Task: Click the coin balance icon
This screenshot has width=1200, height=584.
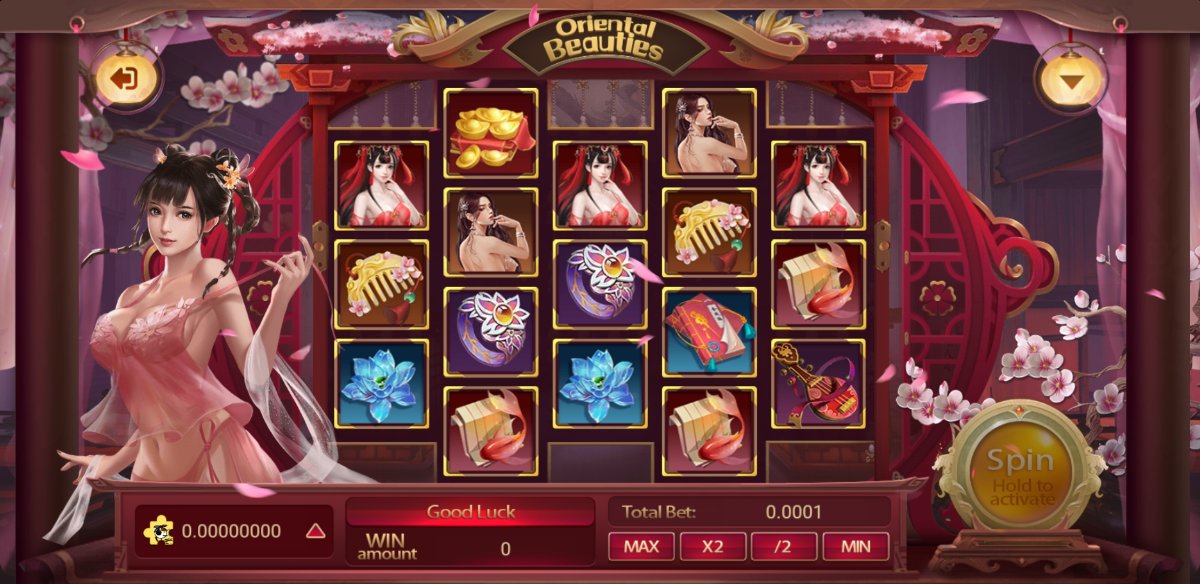Action: click(x=161, y=531)
